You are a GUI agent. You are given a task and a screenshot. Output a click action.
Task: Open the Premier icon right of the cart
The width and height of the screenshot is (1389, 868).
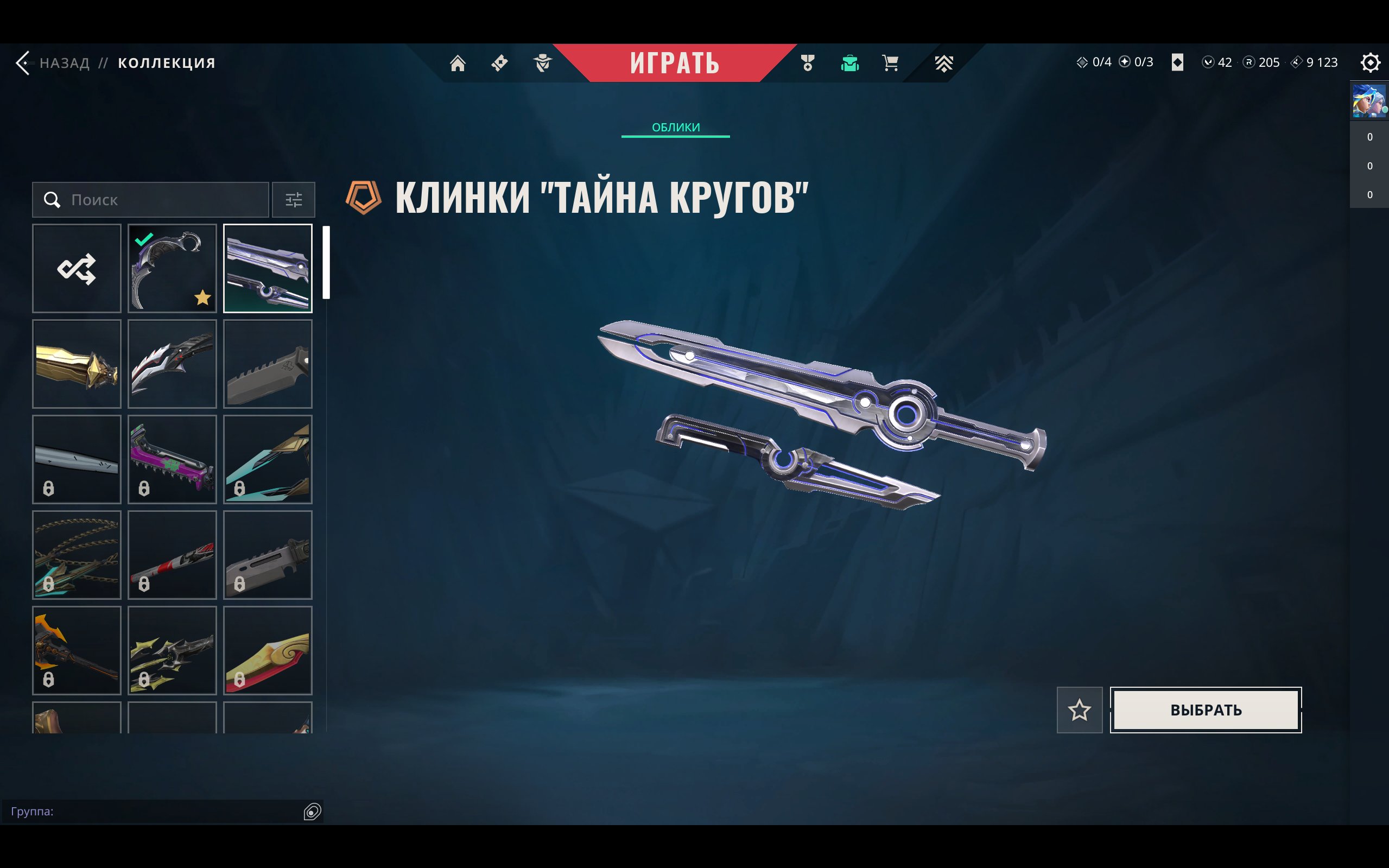[944, 63]
